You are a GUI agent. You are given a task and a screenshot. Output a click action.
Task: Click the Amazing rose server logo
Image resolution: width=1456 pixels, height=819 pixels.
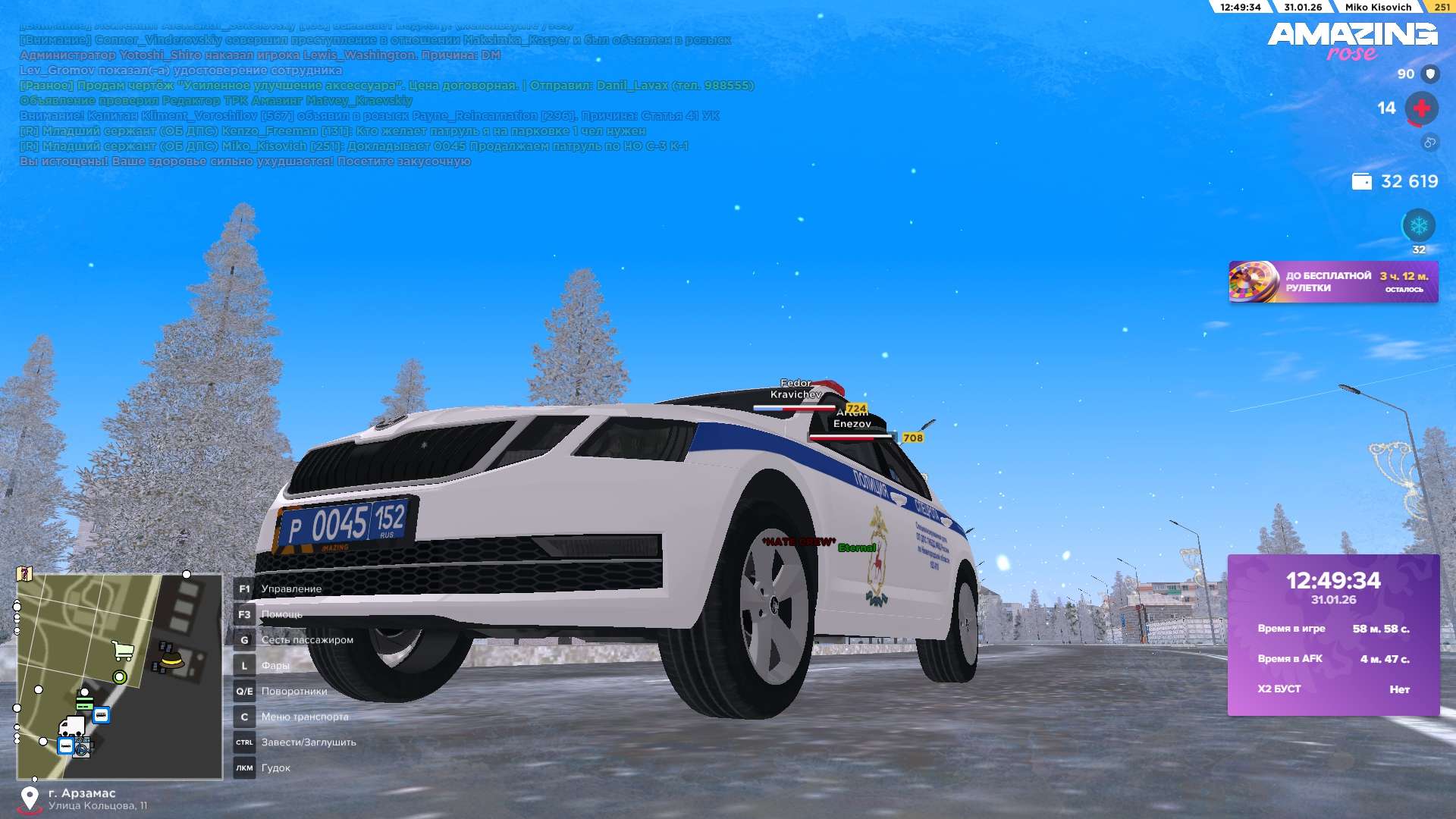pos(1352,41)
